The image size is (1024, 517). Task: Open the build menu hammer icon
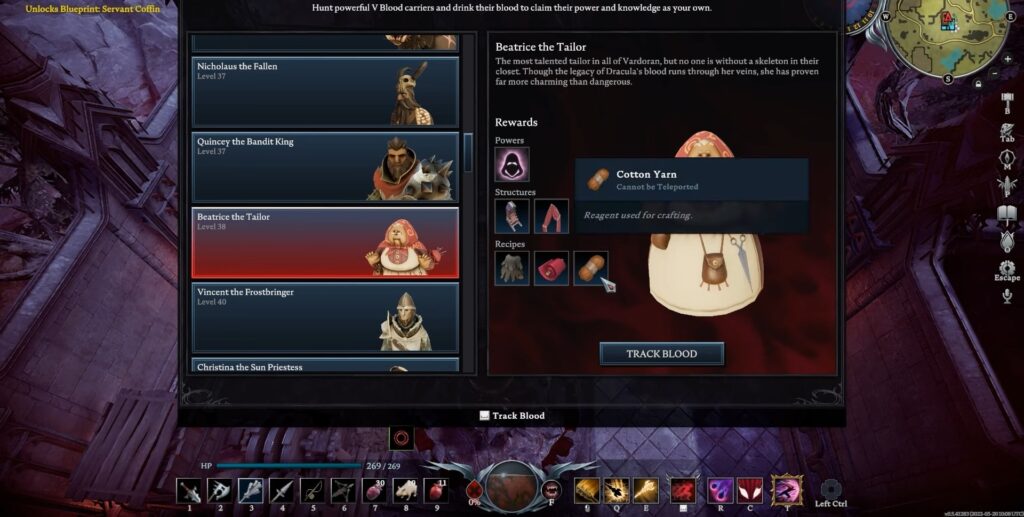(1007, 102)
